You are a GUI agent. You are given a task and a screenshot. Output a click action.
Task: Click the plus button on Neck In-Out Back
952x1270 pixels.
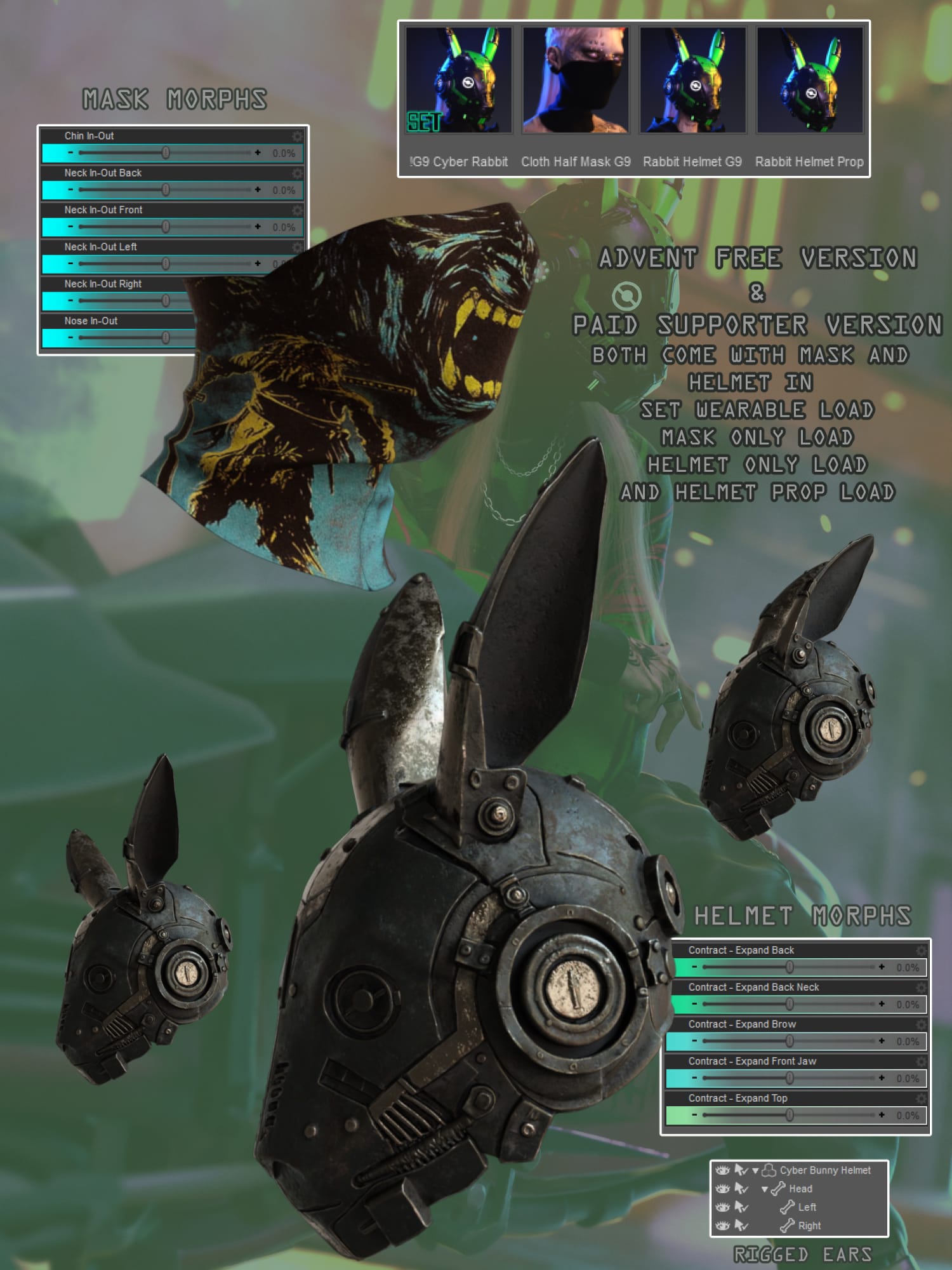(x=258, y=189)
